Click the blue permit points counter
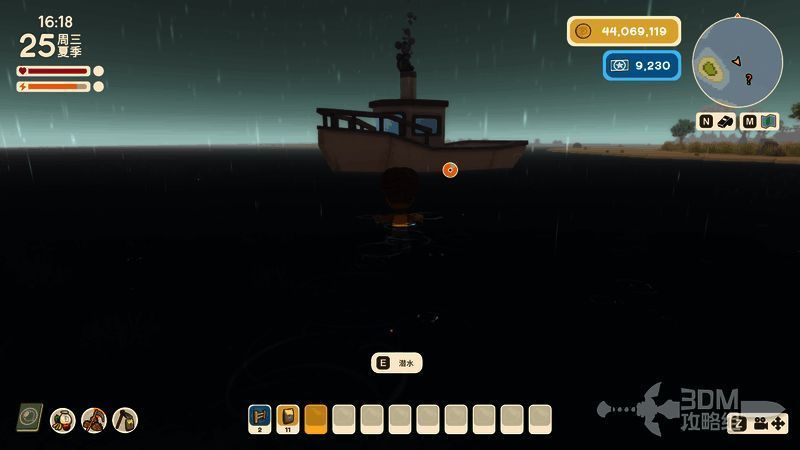800x450 pixels. tap(642, 66)
